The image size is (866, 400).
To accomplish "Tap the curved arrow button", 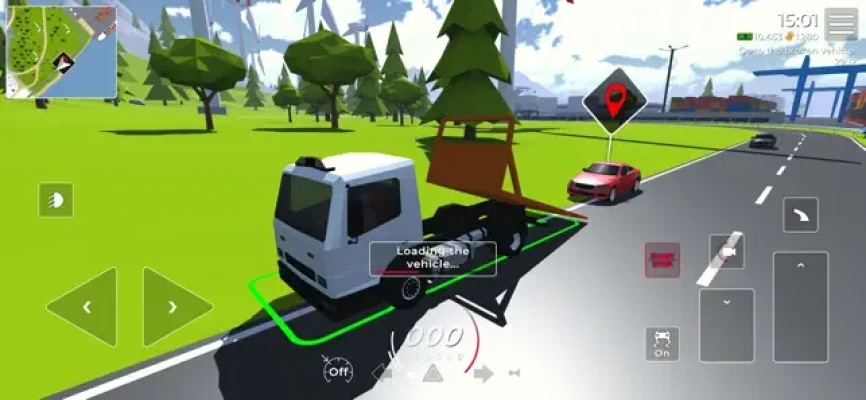I will 800,214.
